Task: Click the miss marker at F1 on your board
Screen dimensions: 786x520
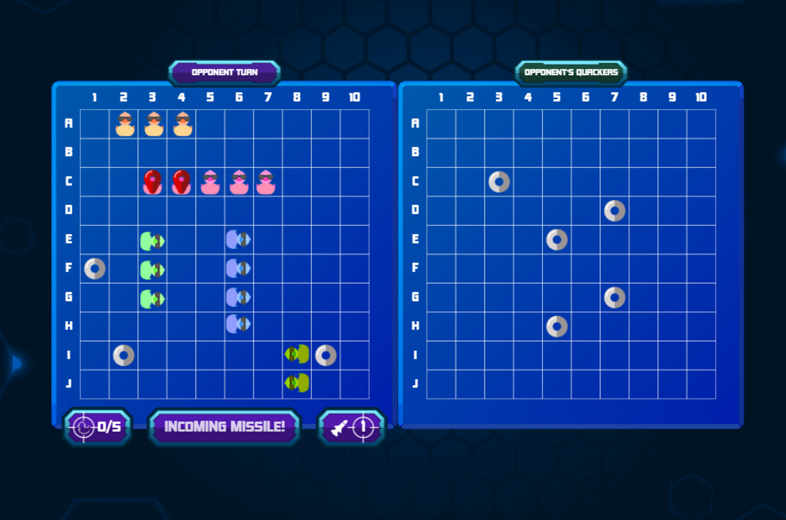Action: [95, 269]
